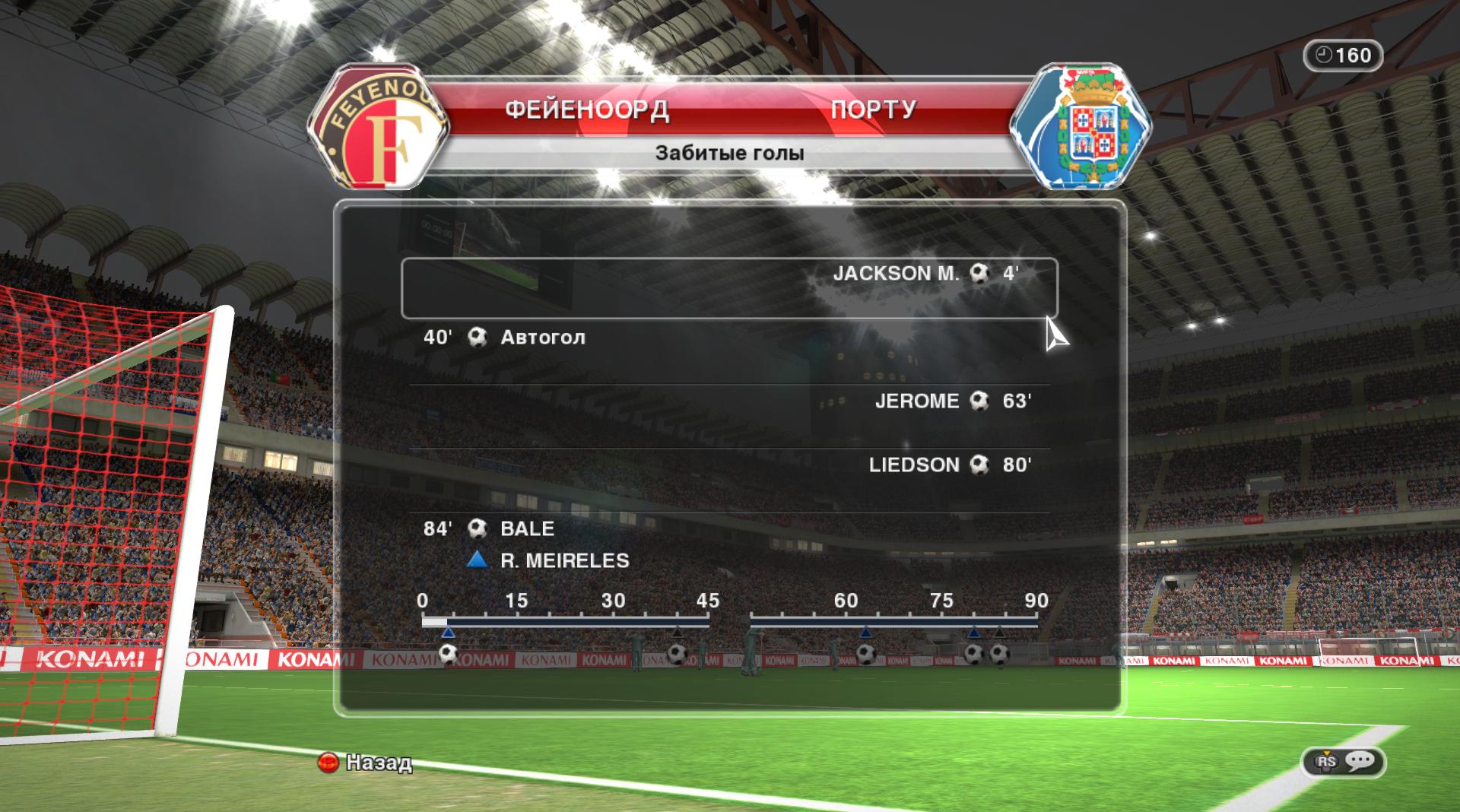Pick Liedson's 80' goal row

[728, 465]
